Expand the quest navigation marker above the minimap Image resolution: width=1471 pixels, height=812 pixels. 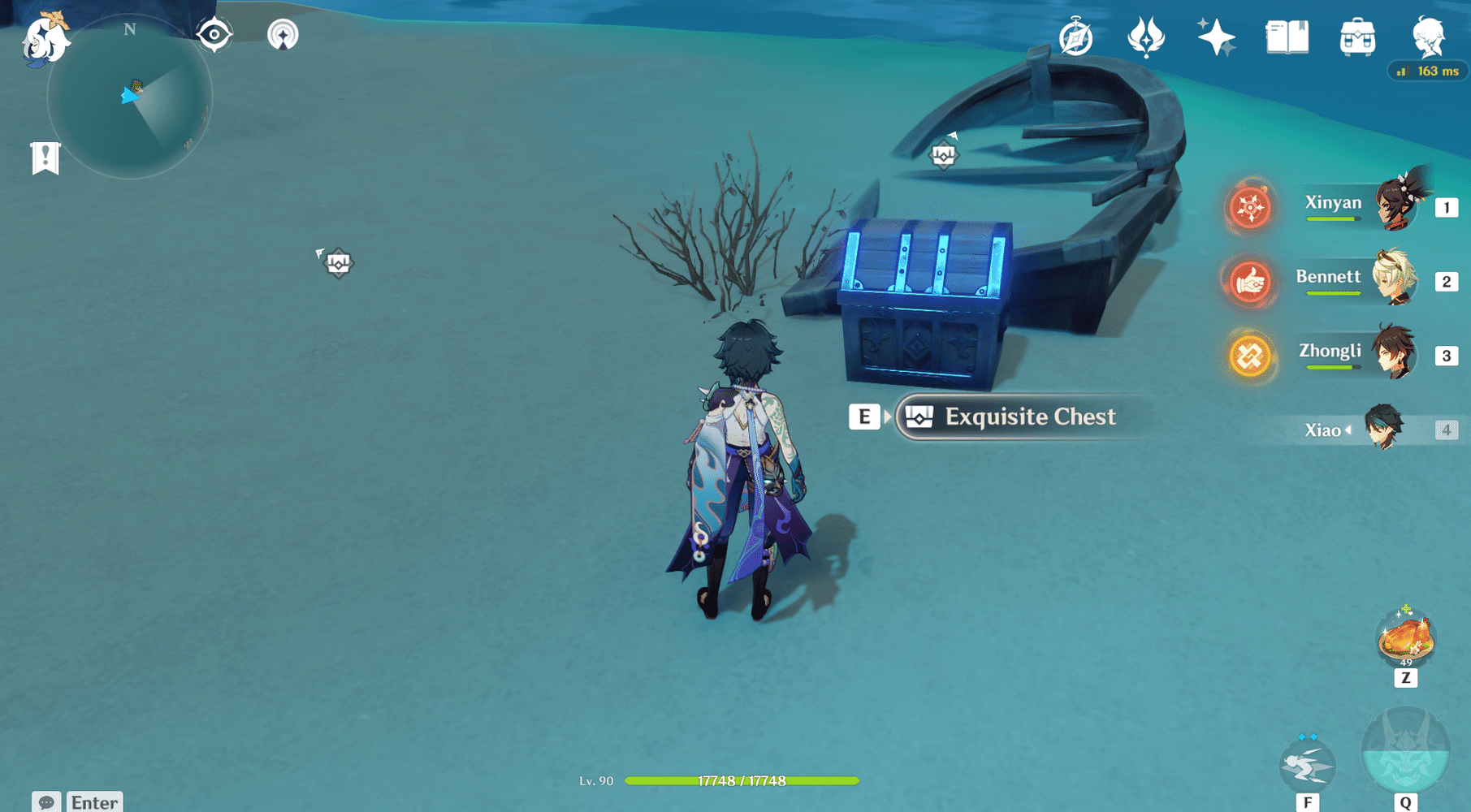point(281,34)
